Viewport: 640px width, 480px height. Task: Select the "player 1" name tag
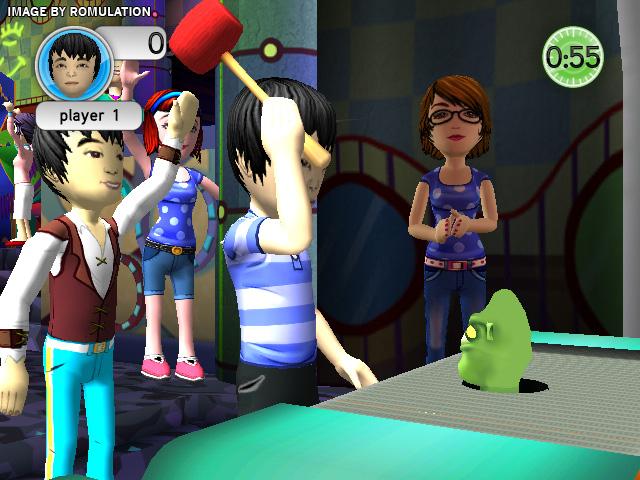click(x=89, y=114)
